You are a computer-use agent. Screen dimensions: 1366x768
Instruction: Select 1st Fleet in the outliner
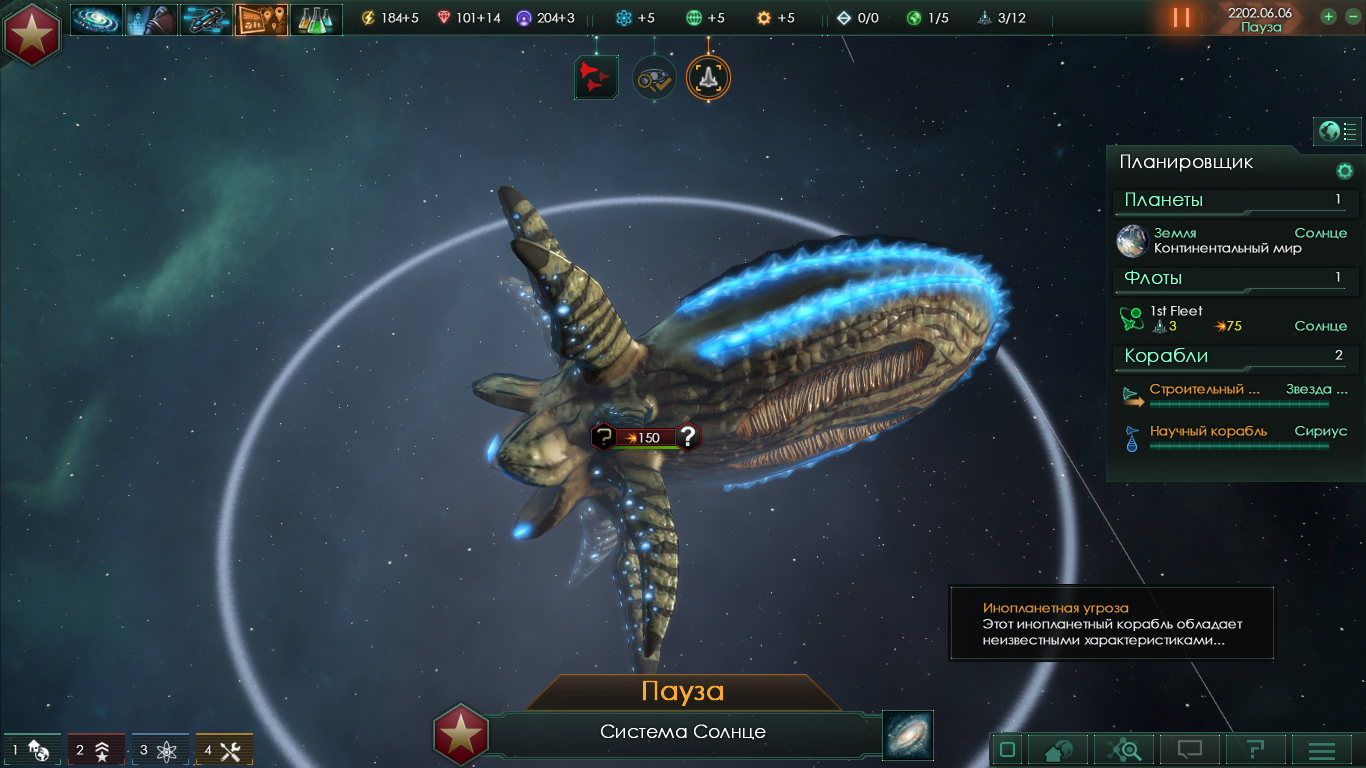click(x=1230, y=318)
